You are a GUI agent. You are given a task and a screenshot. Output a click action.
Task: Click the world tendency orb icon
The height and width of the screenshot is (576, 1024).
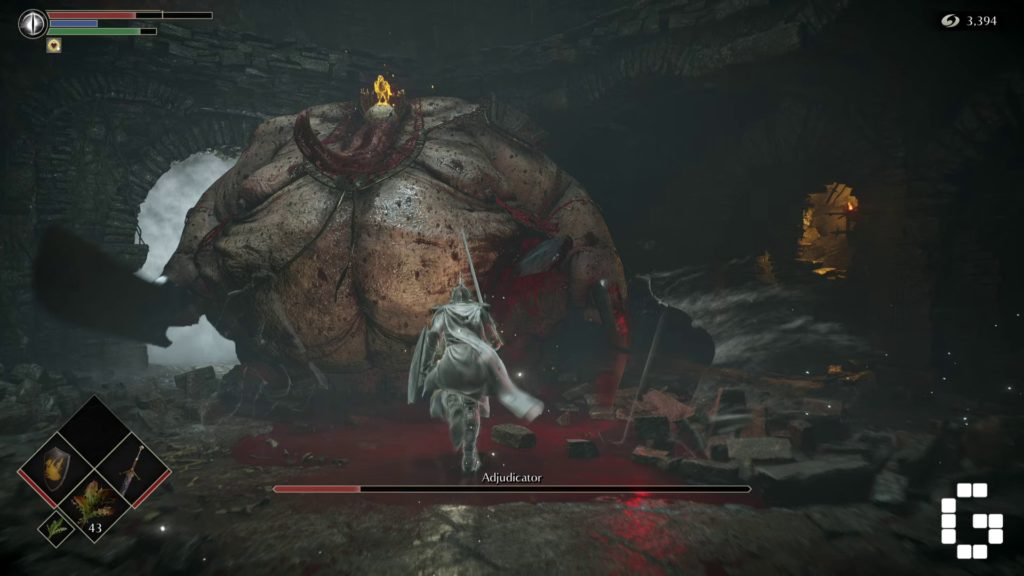(33, 23)
